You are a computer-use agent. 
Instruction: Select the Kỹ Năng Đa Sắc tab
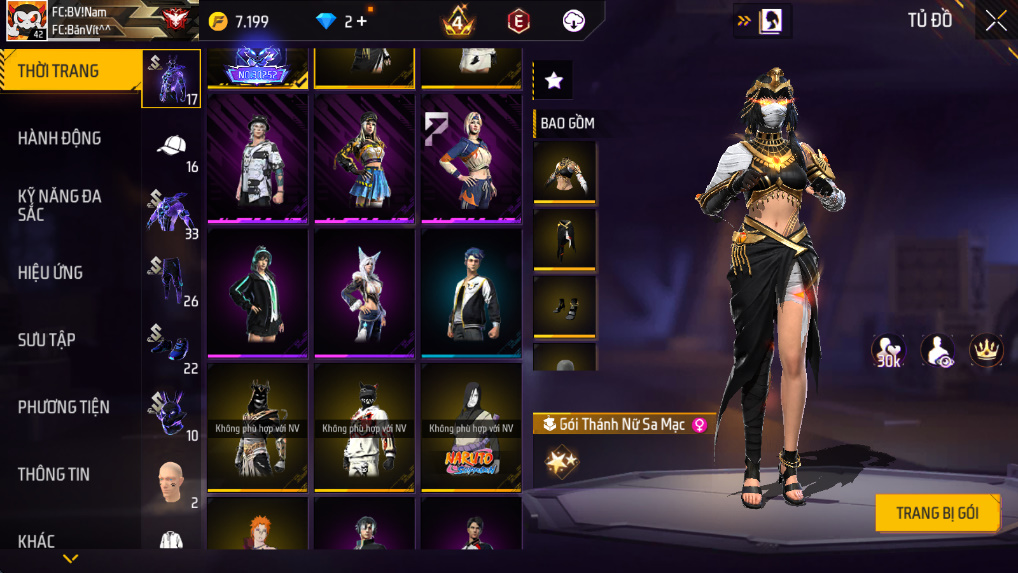coord(60,205)
